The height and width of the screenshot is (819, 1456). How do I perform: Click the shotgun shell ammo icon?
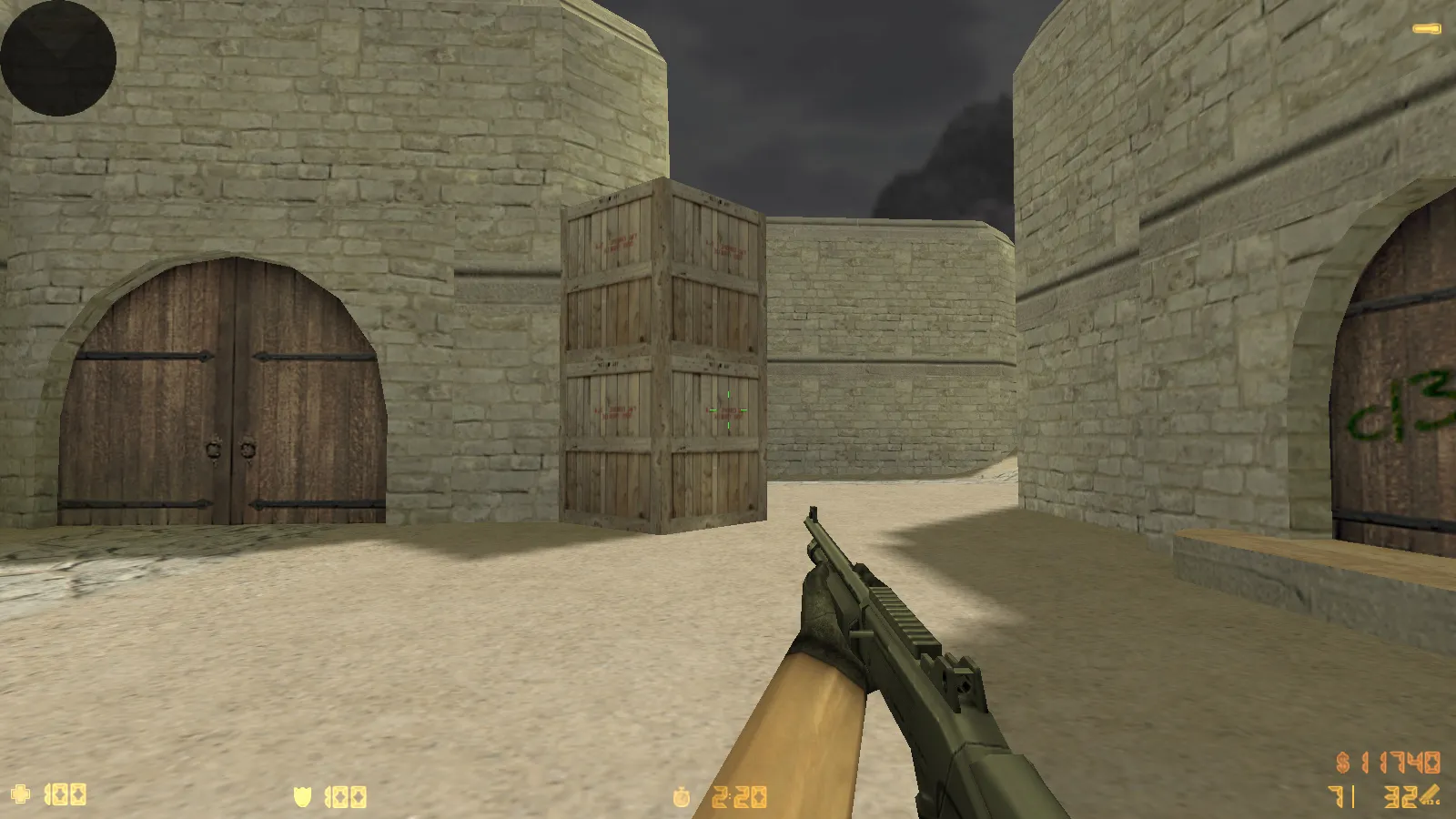tap(1429, 794)
